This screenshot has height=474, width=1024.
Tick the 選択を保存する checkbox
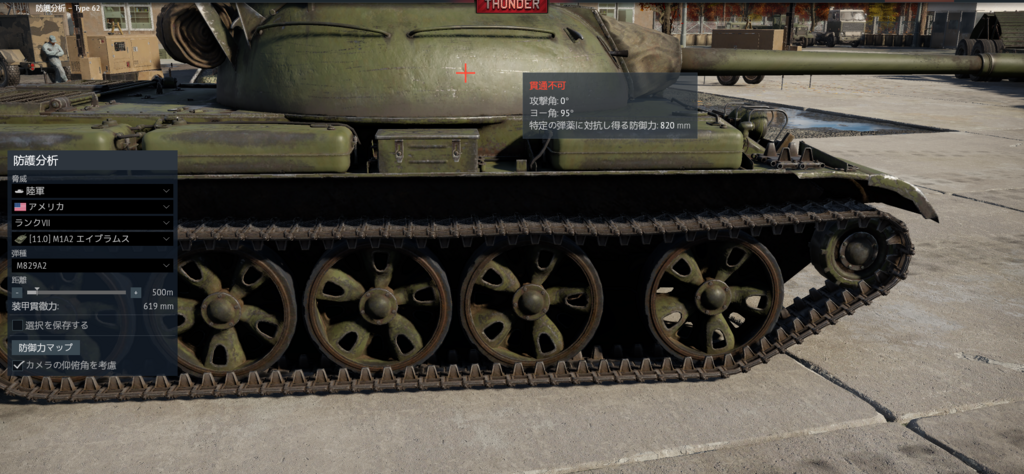[18, 325]
